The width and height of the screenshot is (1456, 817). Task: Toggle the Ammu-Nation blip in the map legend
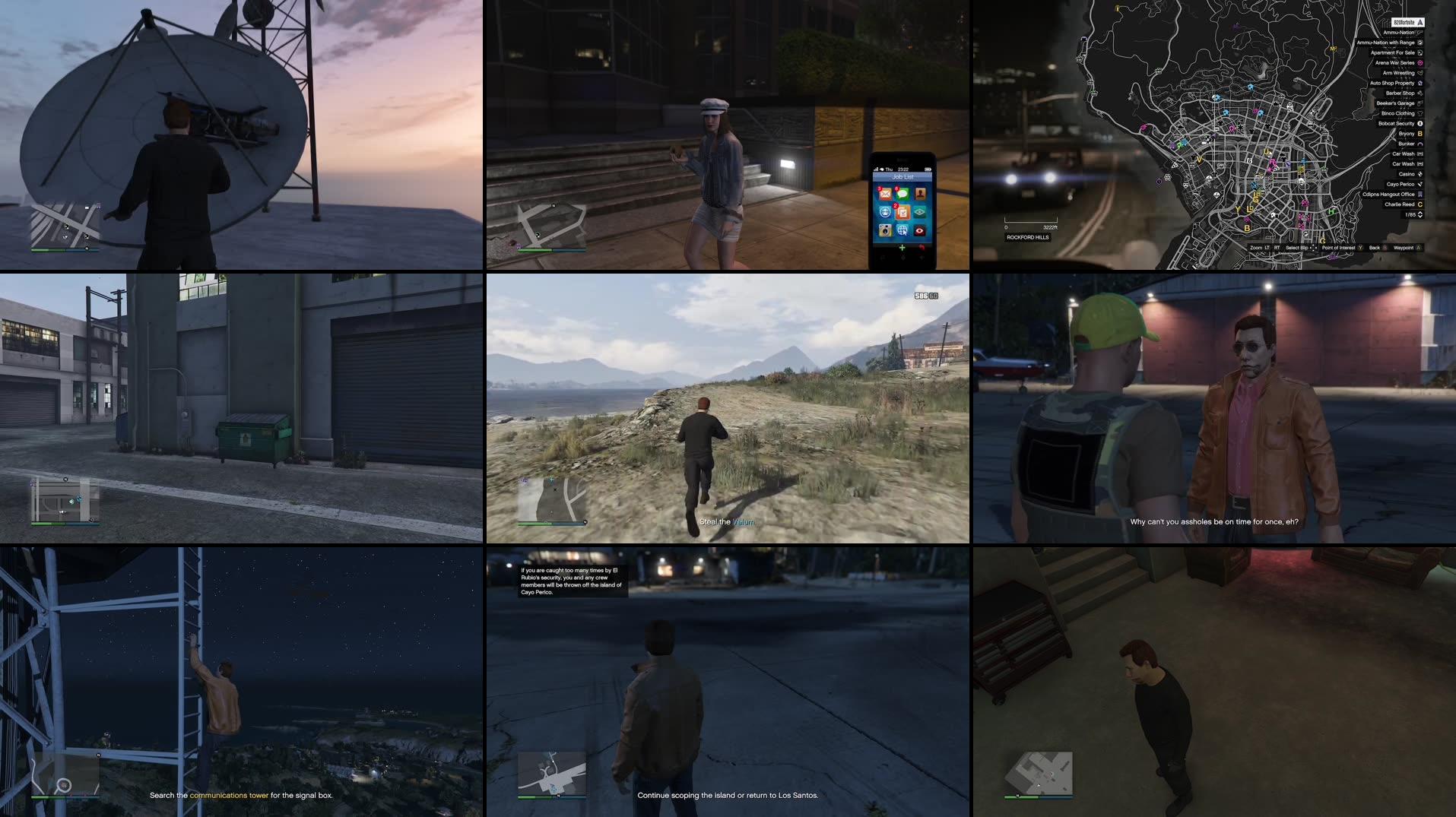point(1403,32)
